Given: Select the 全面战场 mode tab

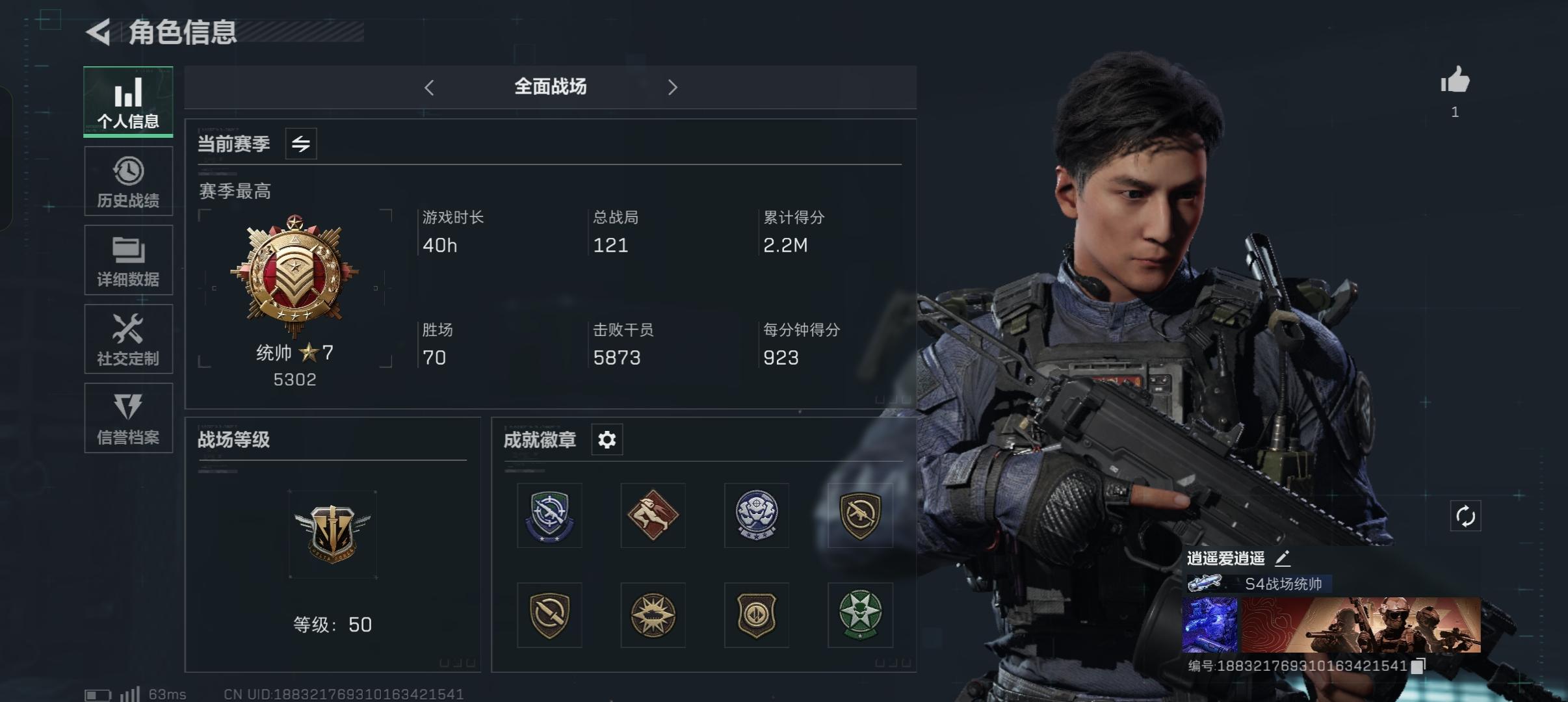Looking at the screenshot, I should click(x=551, y=86).
